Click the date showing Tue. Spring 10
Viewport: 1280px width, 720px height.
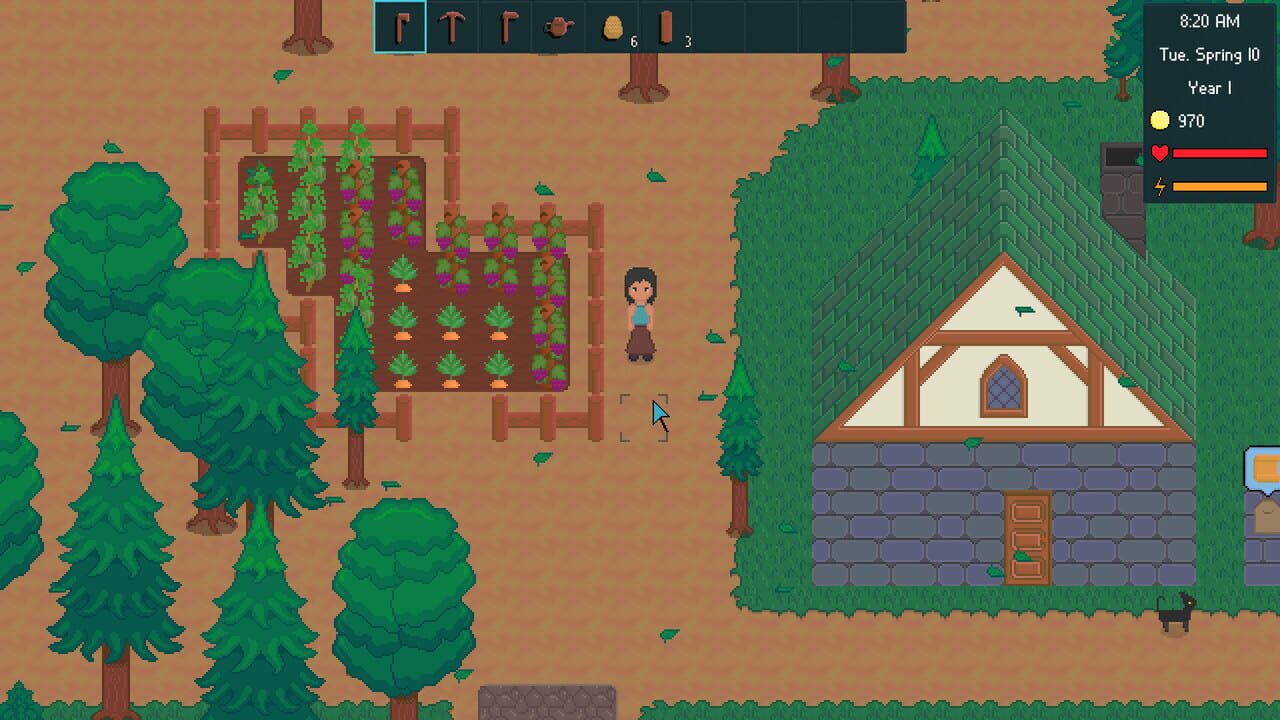(x=1211, y=55)
